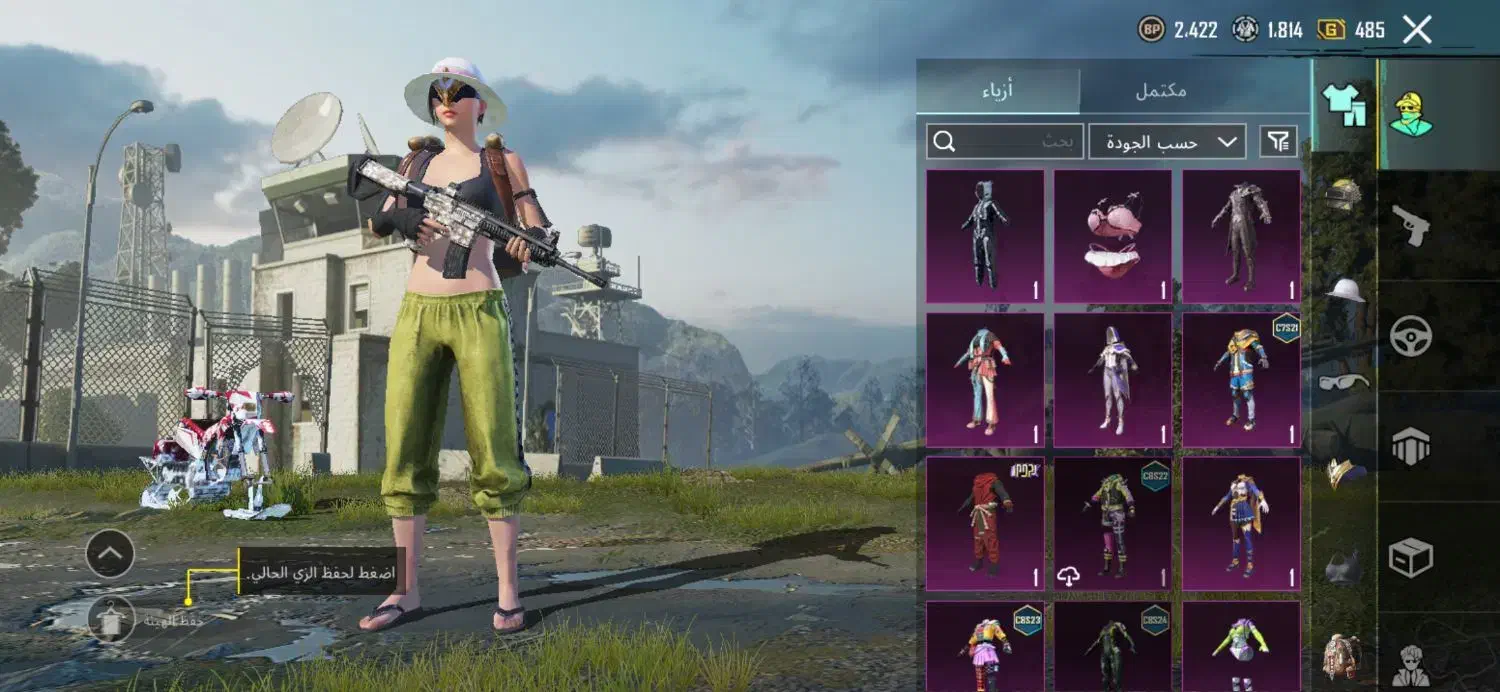The image size is (1500, 692).
Task: Switch to the أزياء outfits tab
Action: coord(997,90)
